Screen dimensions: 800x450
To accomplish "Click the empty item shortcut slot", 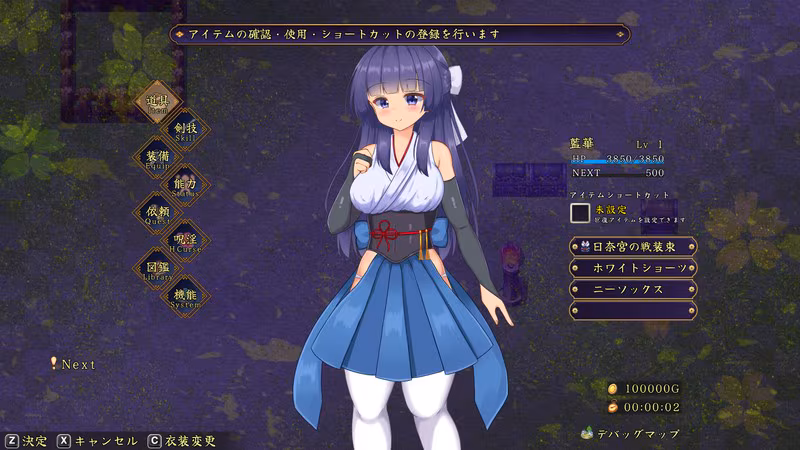I will click(x=580, y=212).
